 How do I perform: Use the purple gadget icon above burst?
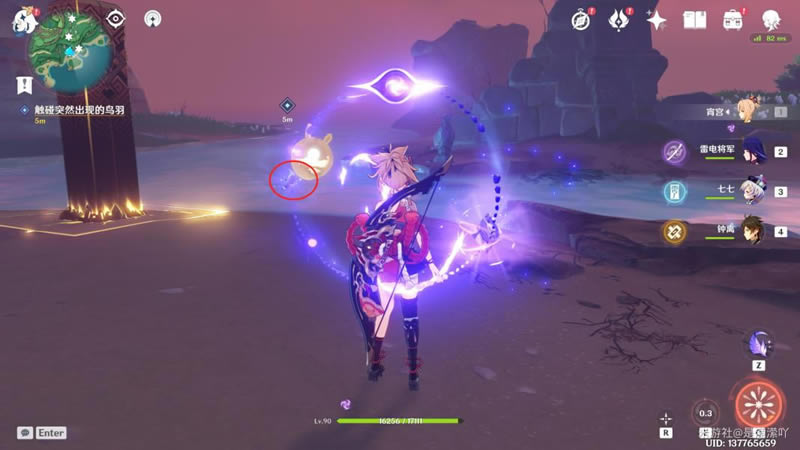(759, 345)
